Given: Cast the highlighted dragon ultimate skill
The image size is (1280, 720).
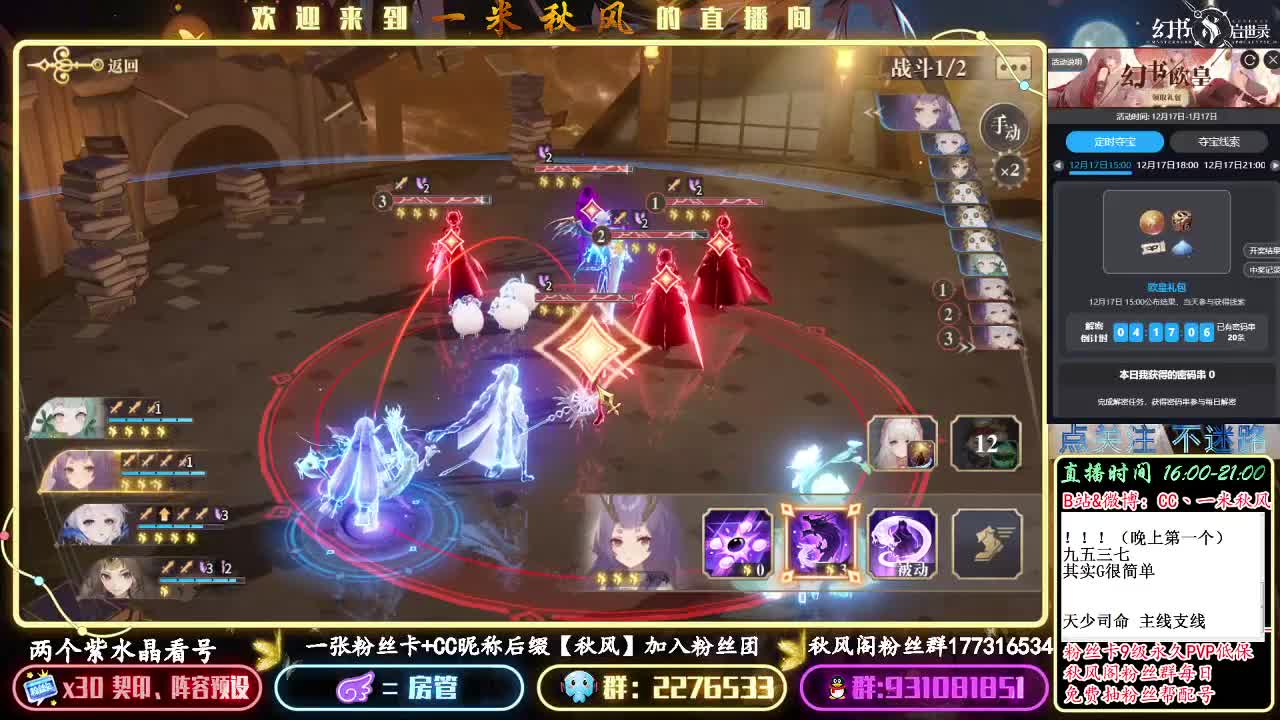Looking at the screenshot, I should click(819, 544).
